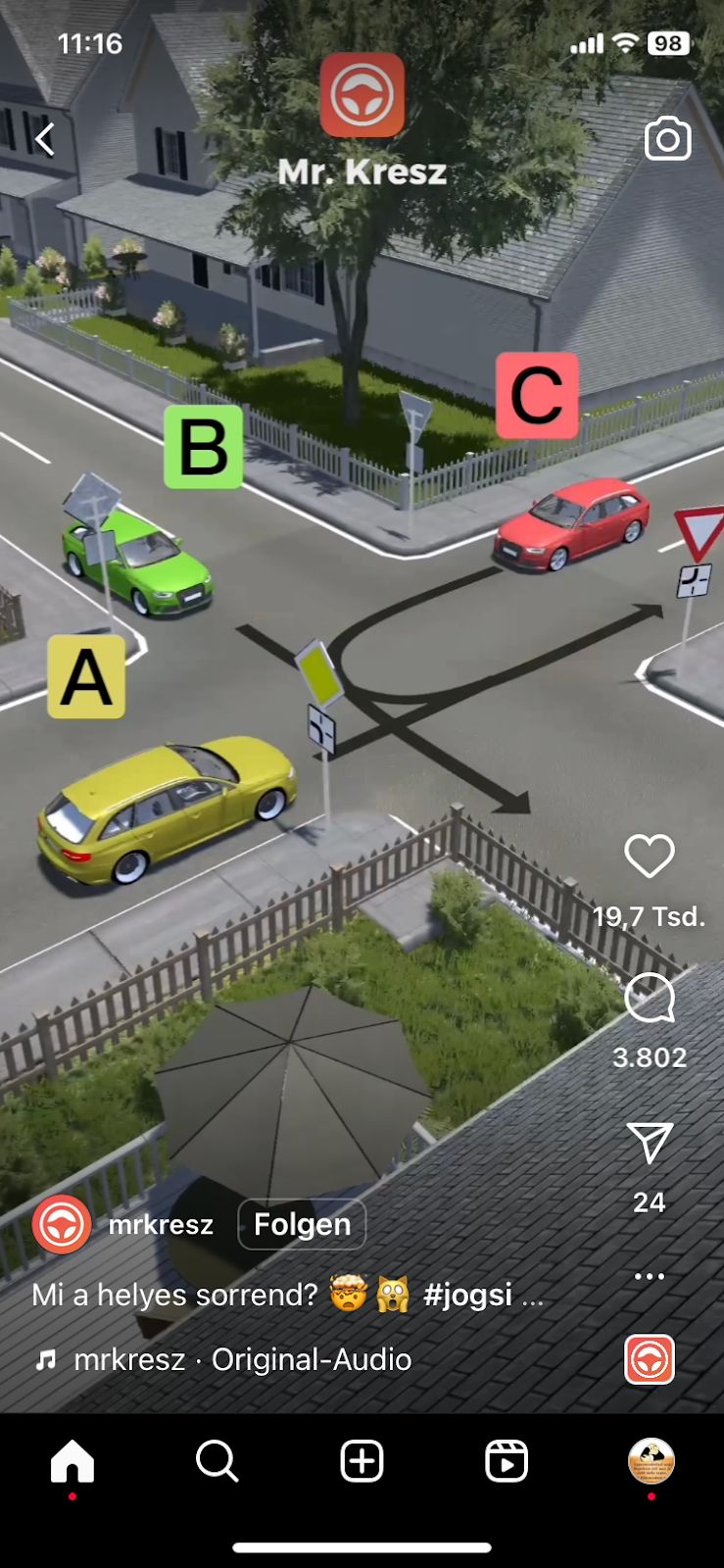Image resolution: width=724 pixels, height=1568 pixels.
Task: Share the reel via paper plane icon
Action: pos(650,1143)
